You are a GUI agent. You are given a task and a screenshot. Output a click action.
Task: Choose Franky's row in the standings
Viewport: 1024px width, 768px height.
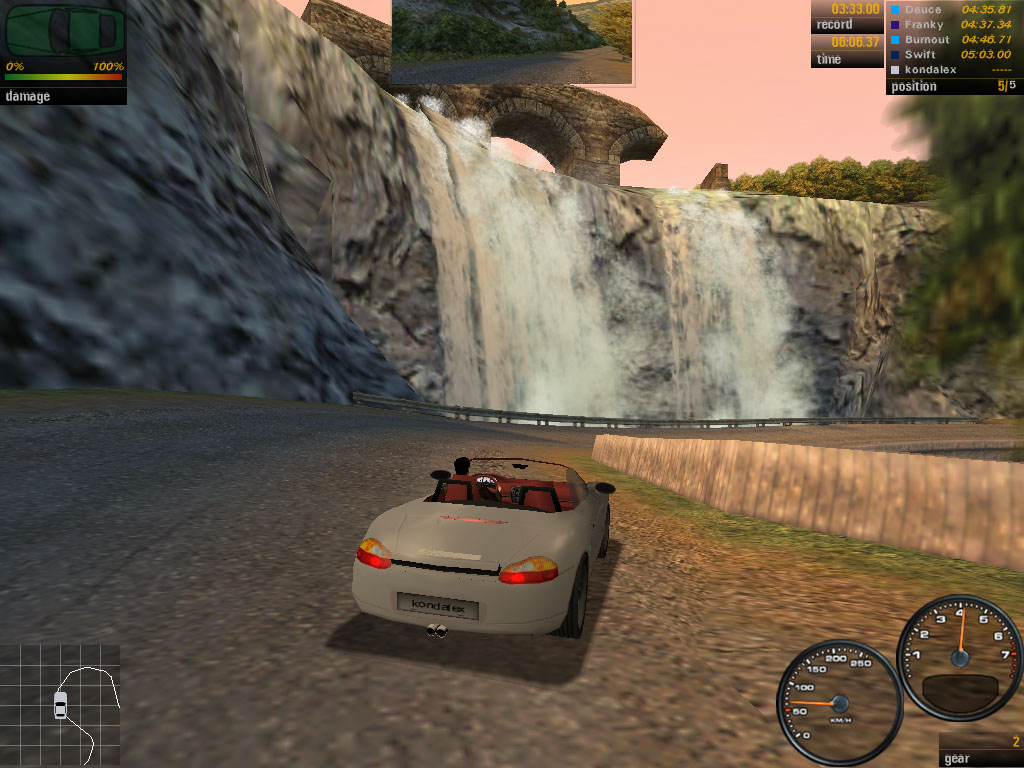(x=953, y=24)
